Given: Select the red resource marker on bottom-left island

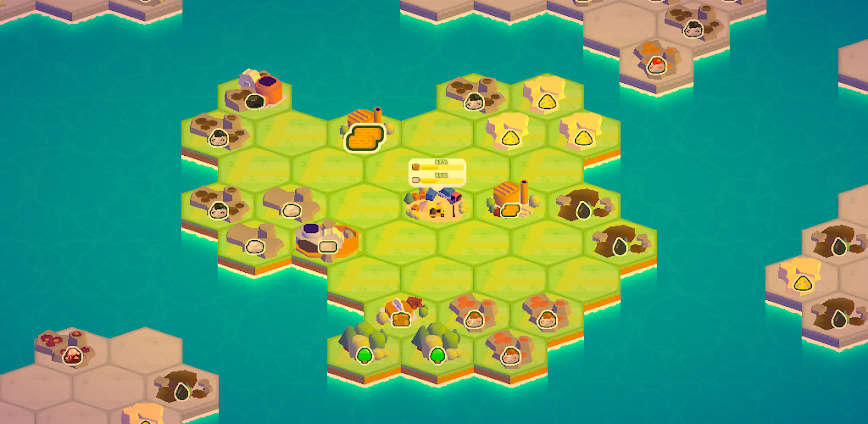Looking at the screenshot, I should pyautogui.click(x=72, y=355).
